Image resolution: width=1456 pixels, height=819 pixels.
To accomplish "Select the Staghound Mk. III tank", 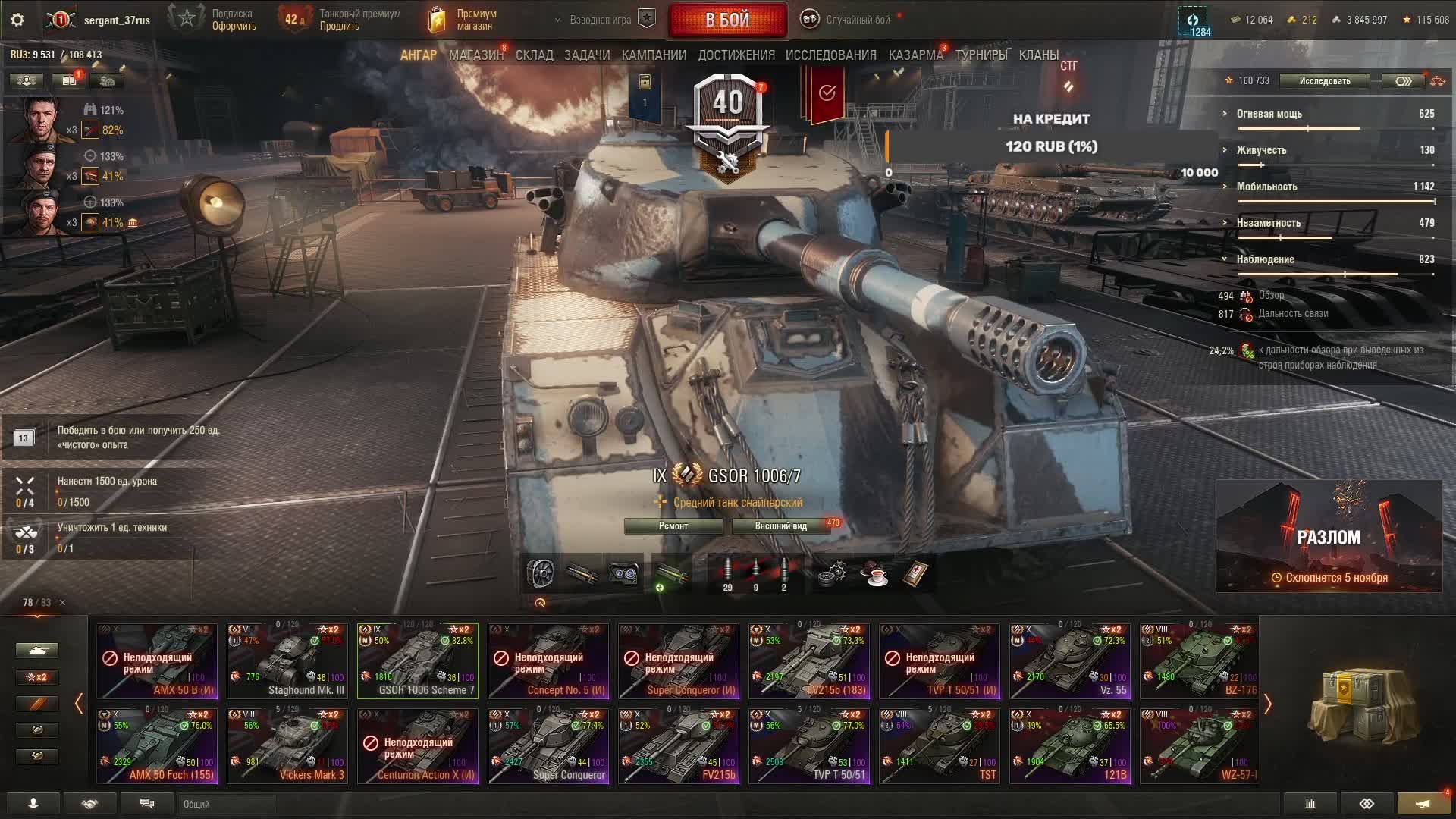I will pos(287,661).
